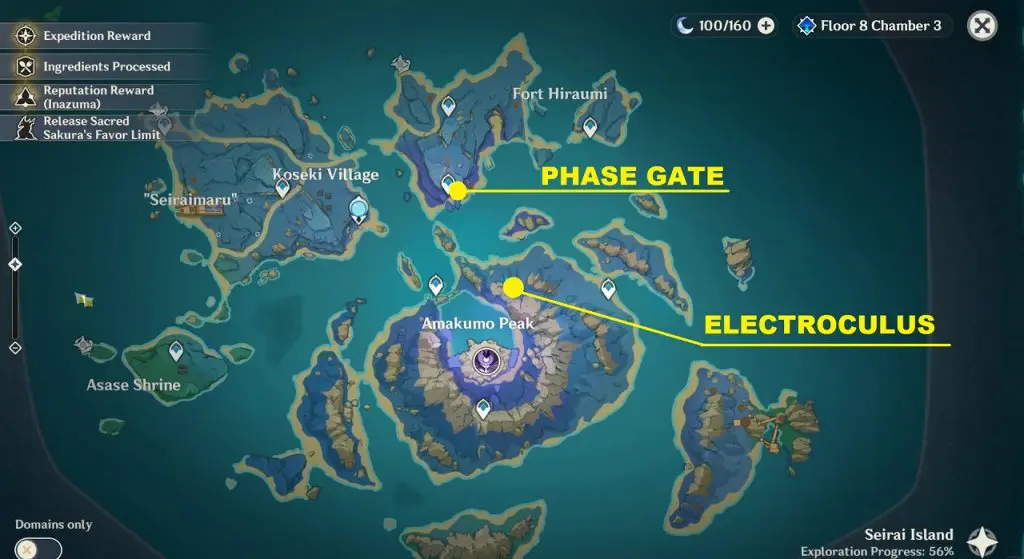This screenshot has width=1024, height=559.
Task: Choose the teleport waypoint at Asase Shrine
Action: click(177, 350)
